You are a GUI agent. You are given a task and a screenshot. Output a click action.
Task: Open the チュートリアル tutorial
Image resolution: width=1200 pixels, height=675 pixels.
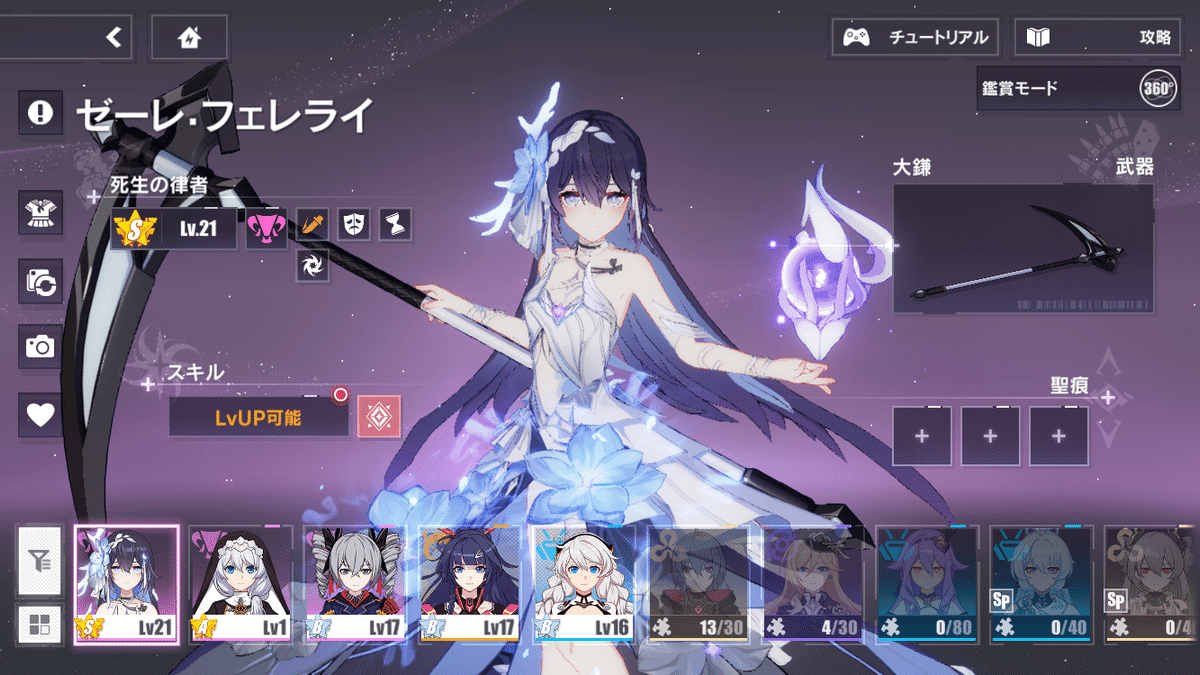coord(915,38)
